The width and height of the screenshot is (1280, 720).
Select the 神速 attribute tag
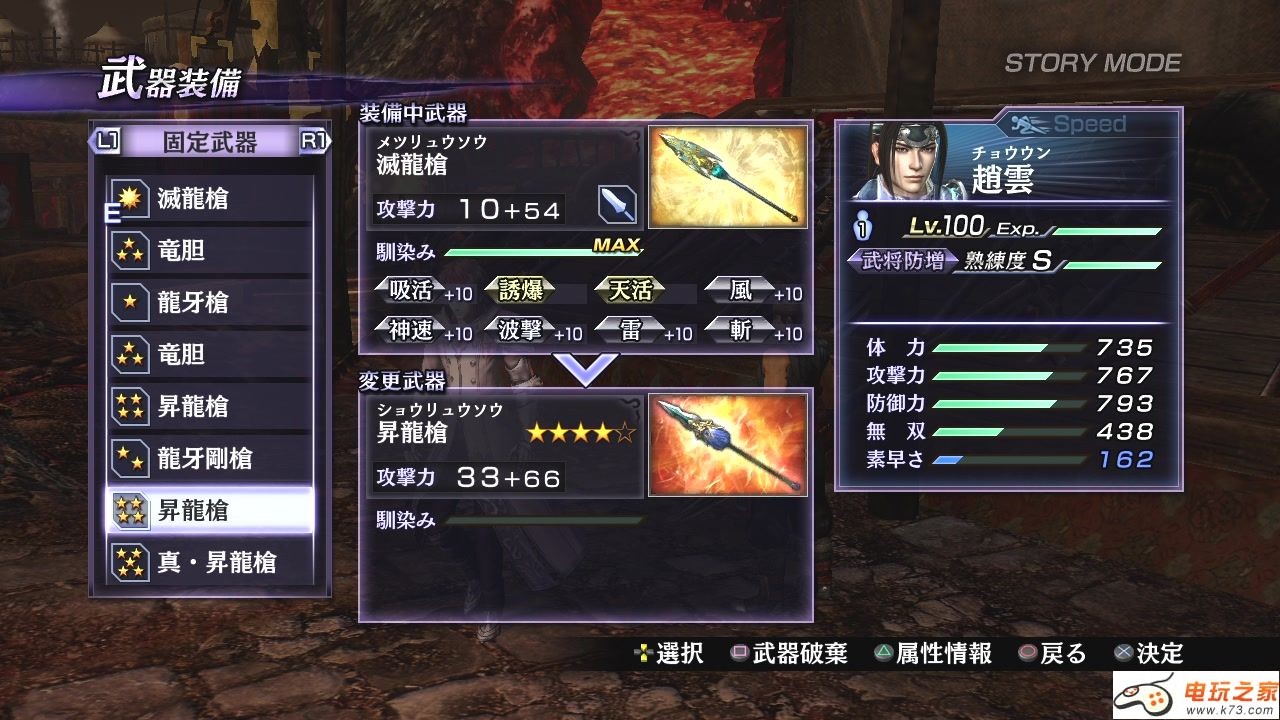tap(411, 331)
